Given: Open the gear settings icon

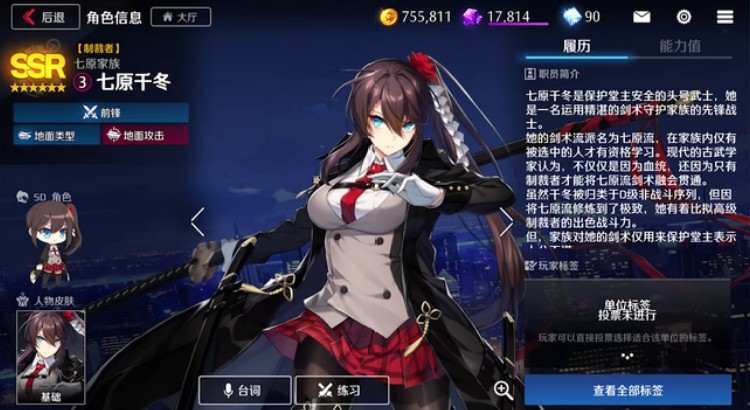Looking at the screenshot, I should 684,16.
